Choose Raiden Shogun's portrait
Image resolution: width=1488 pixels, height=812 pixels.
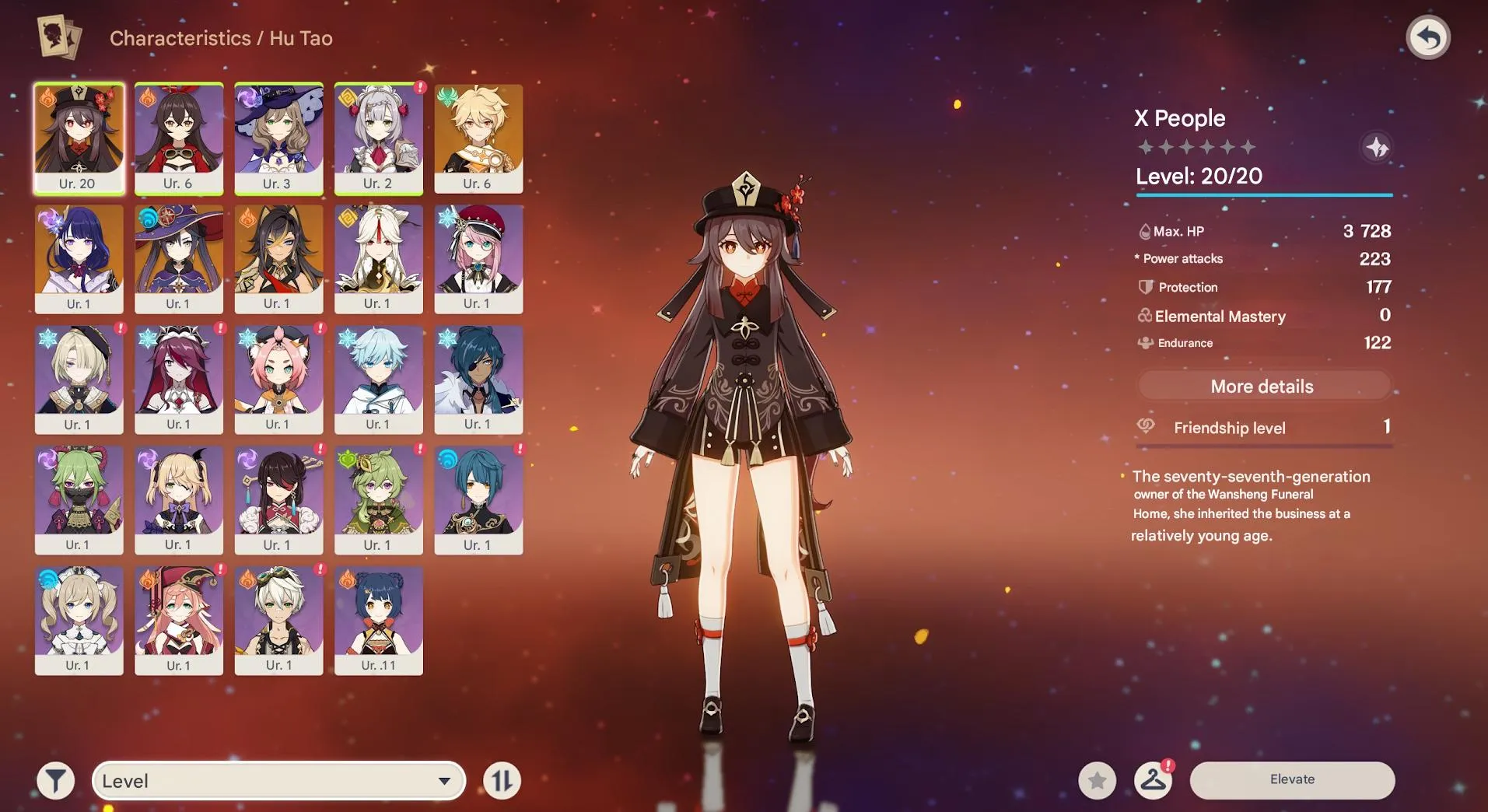[x=79, y=258]
